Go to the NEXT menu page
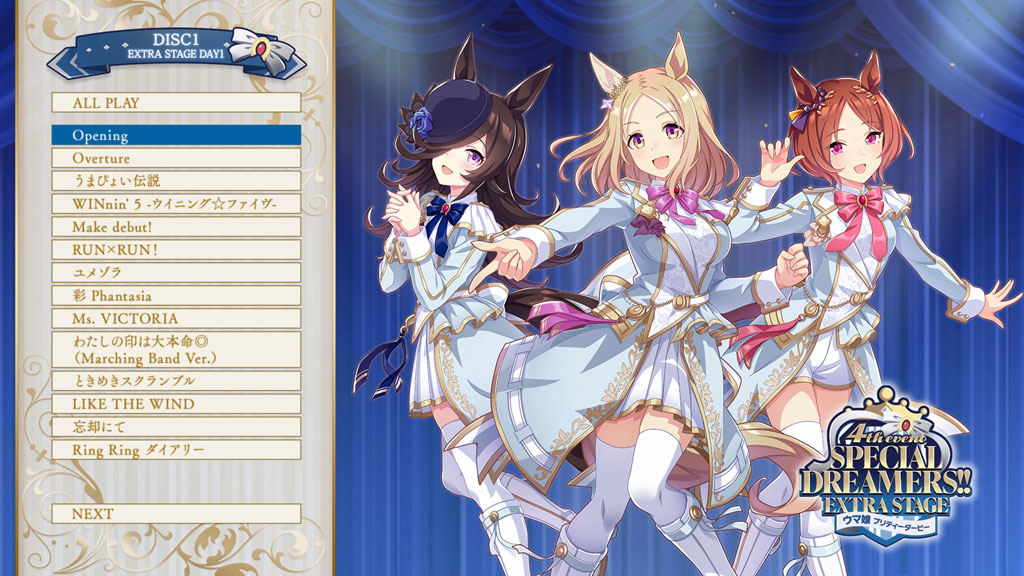The width and height of the screenshot is (1024, 576). [176, 514]
